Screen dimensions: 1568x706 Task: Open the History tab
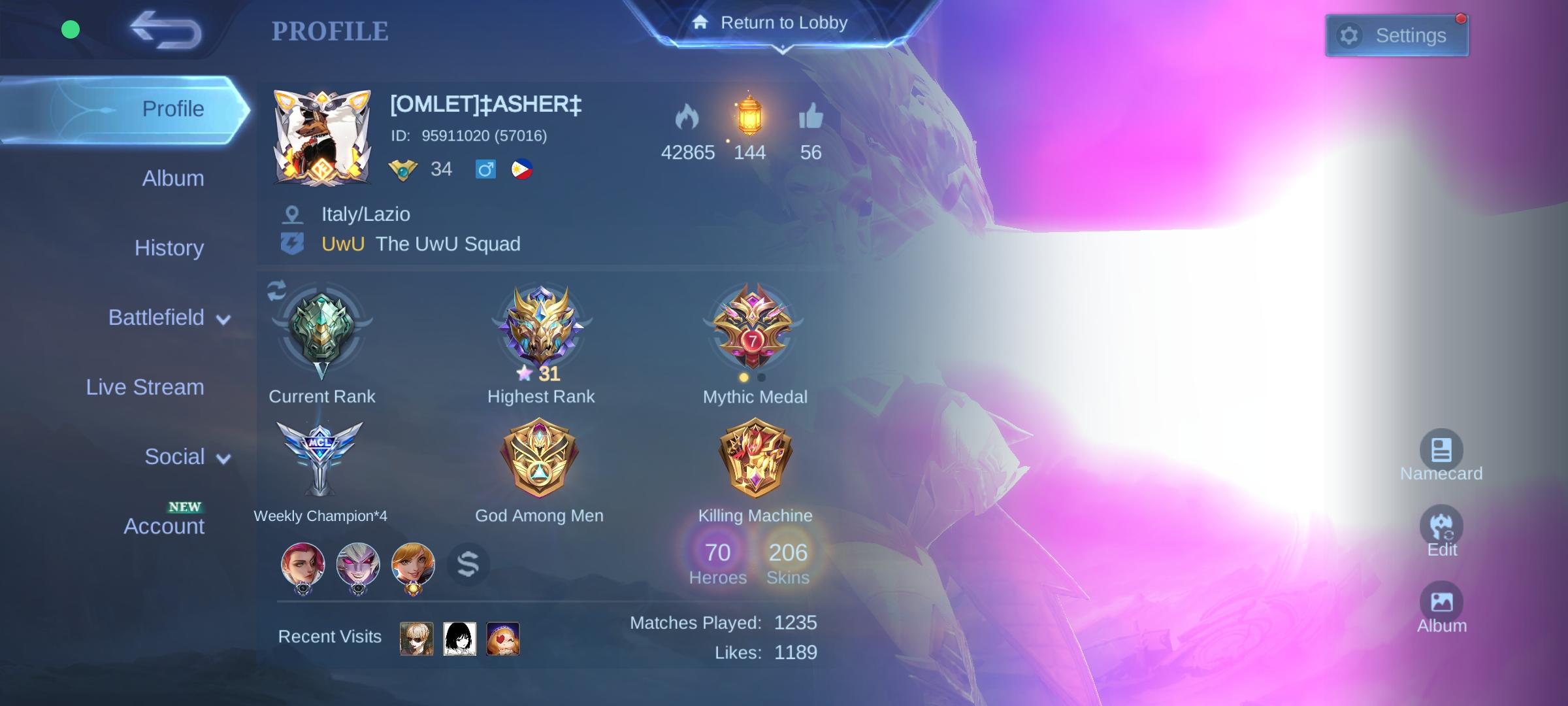169,248
